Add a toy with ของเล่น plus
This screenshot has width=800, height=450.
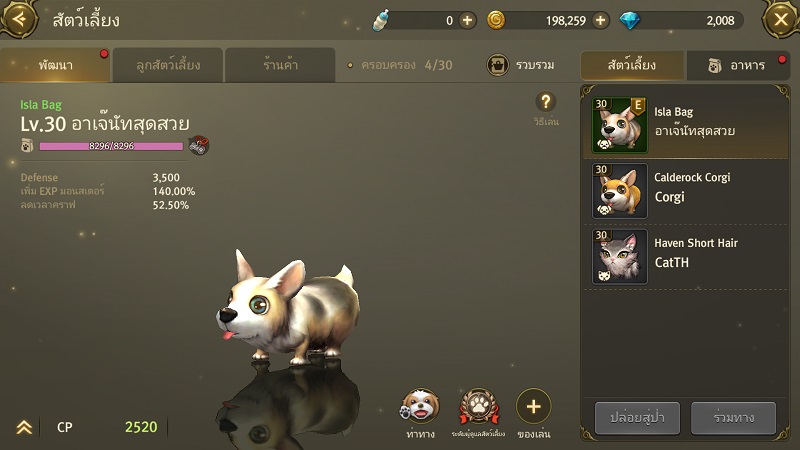pos(534,407)
